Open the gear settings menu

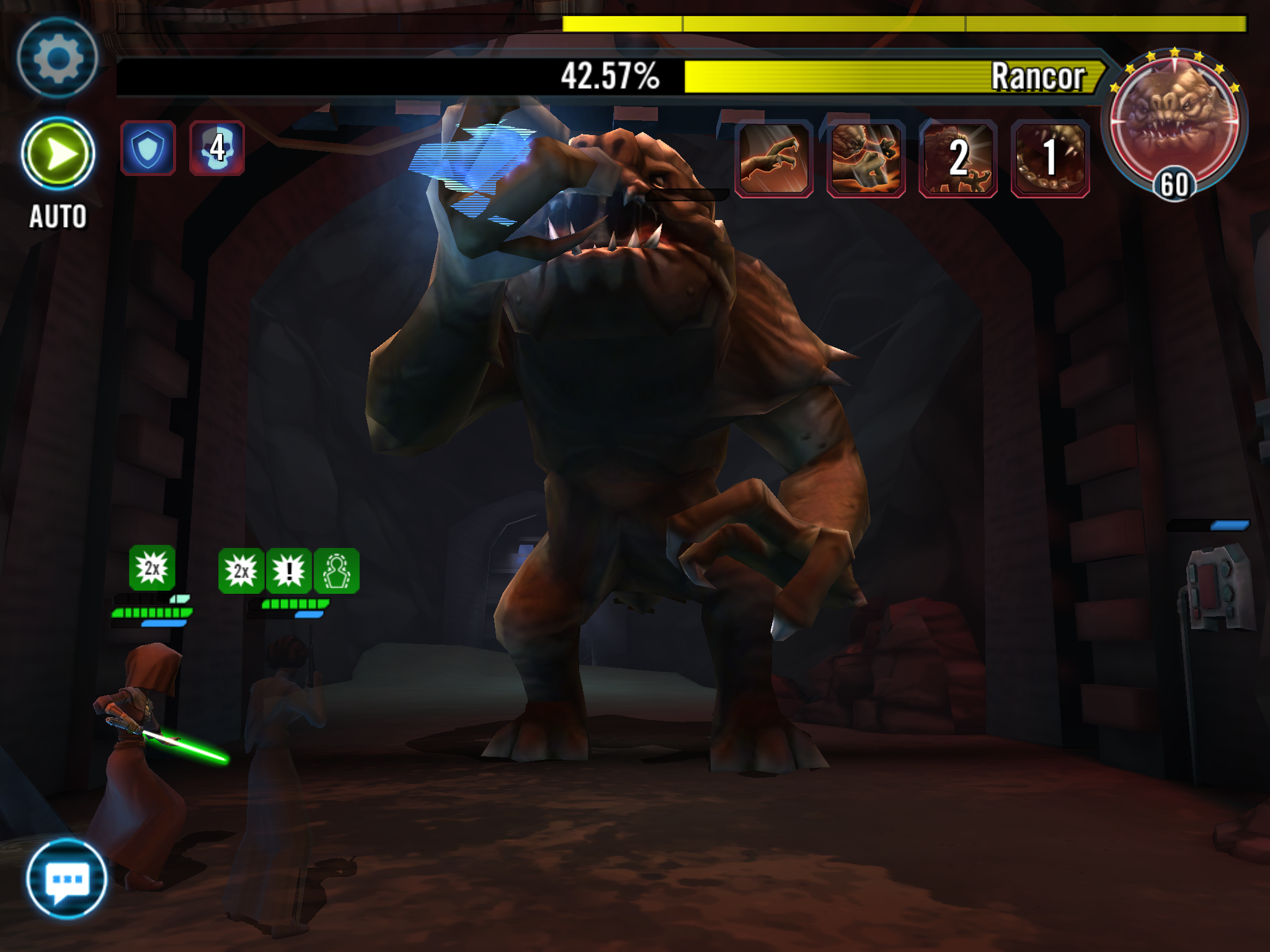(x=57, y=58)
